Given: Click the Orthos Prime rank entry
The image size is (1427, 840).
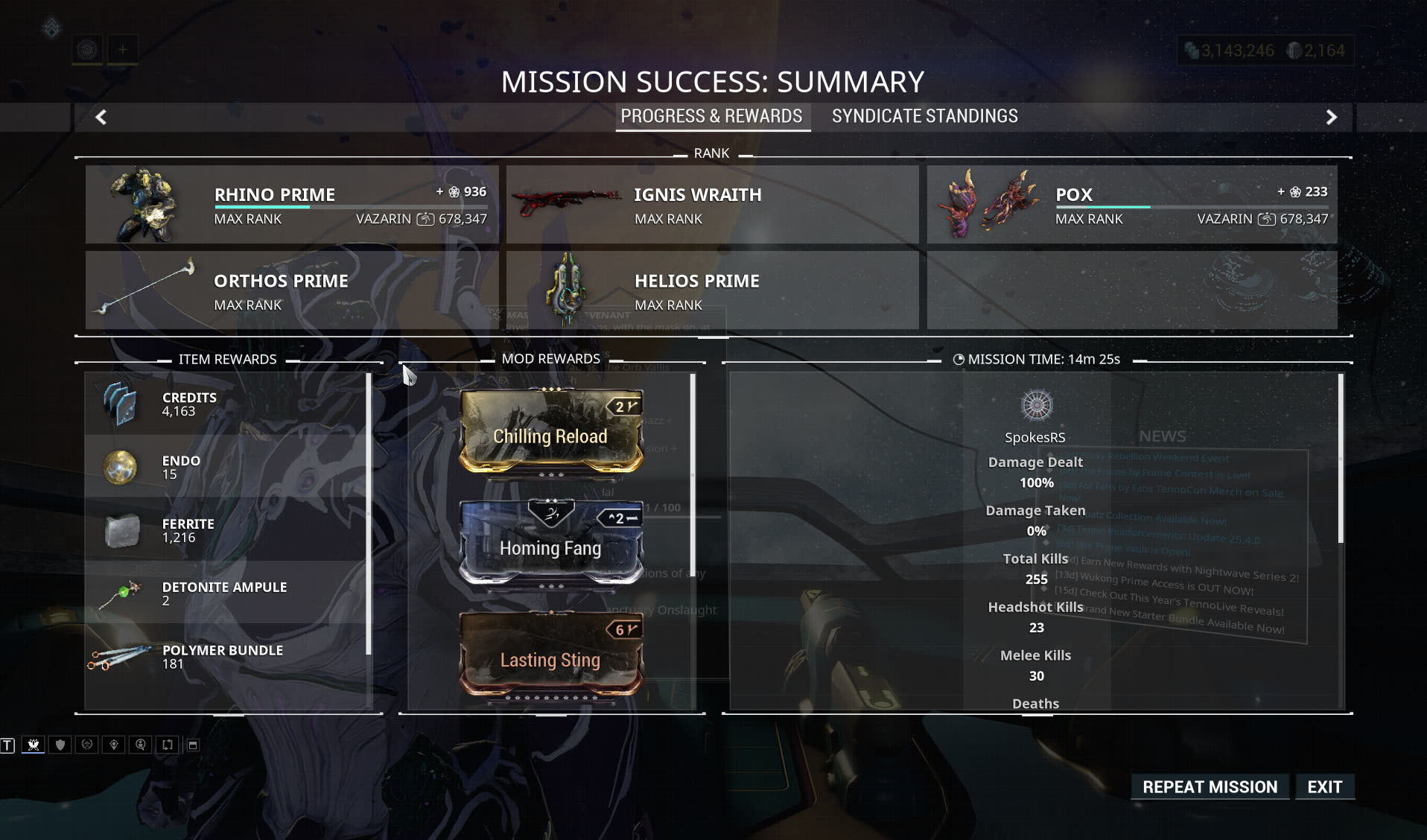Looking at the screenshot, I should pyautogui.click(x=292, y=290).
